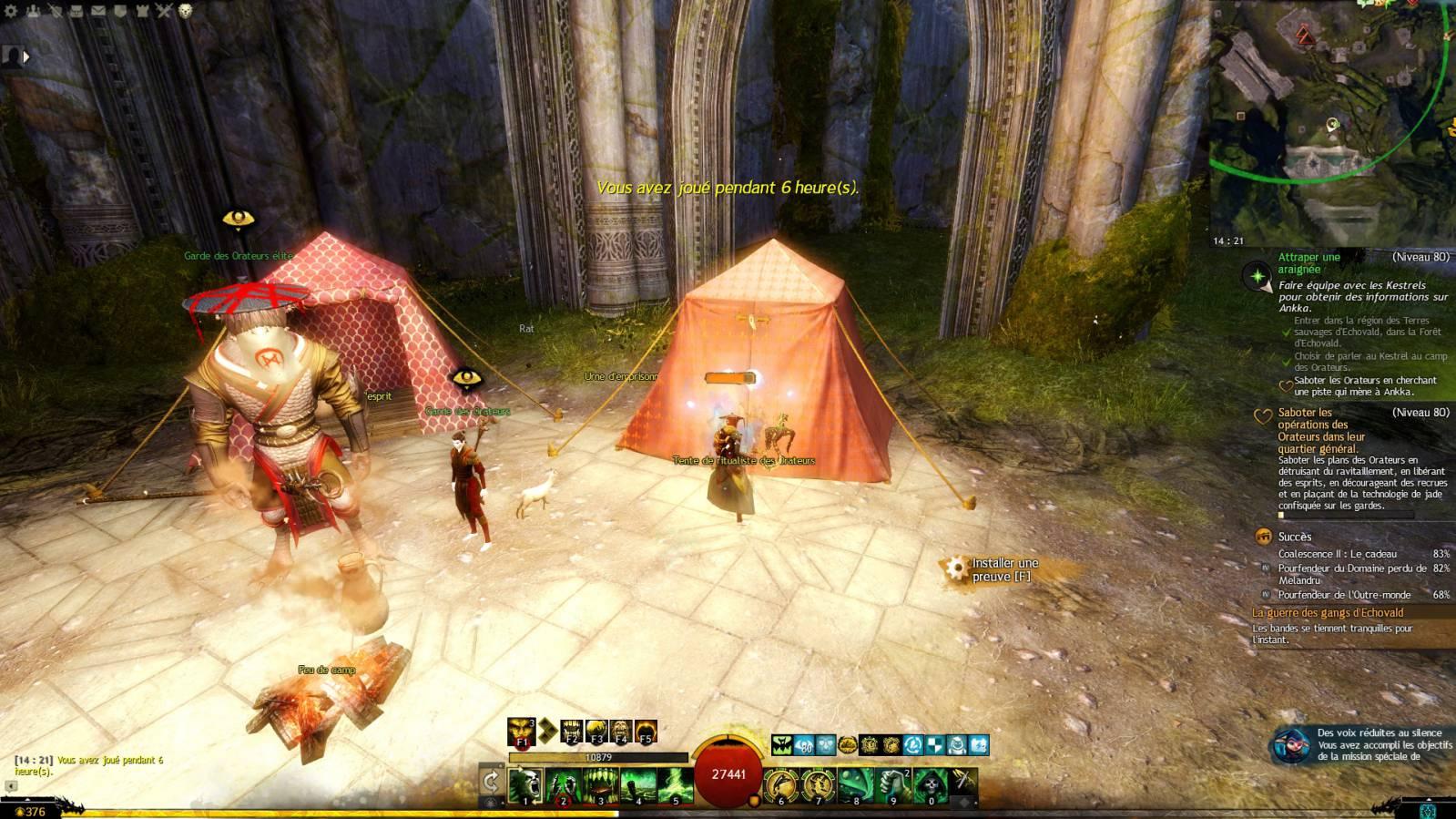Open the gear-shaped game menu
Viewport: 1456px width, 819px height.
pyautogui.click(x=12, y=11)
